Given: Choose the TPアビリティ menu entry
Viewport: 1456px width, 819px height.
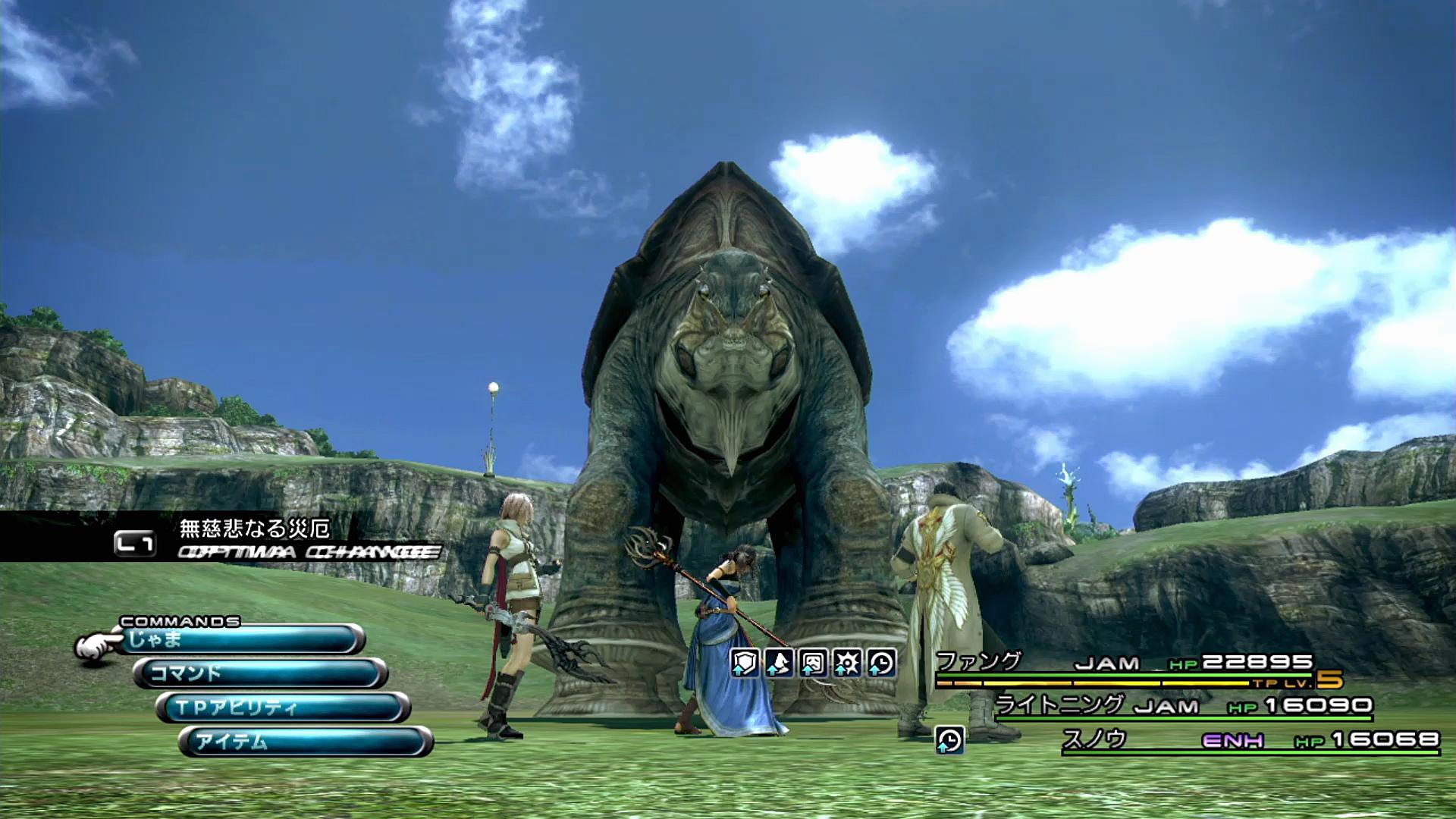Looking at the screenshot, I should tap(282, 708).
